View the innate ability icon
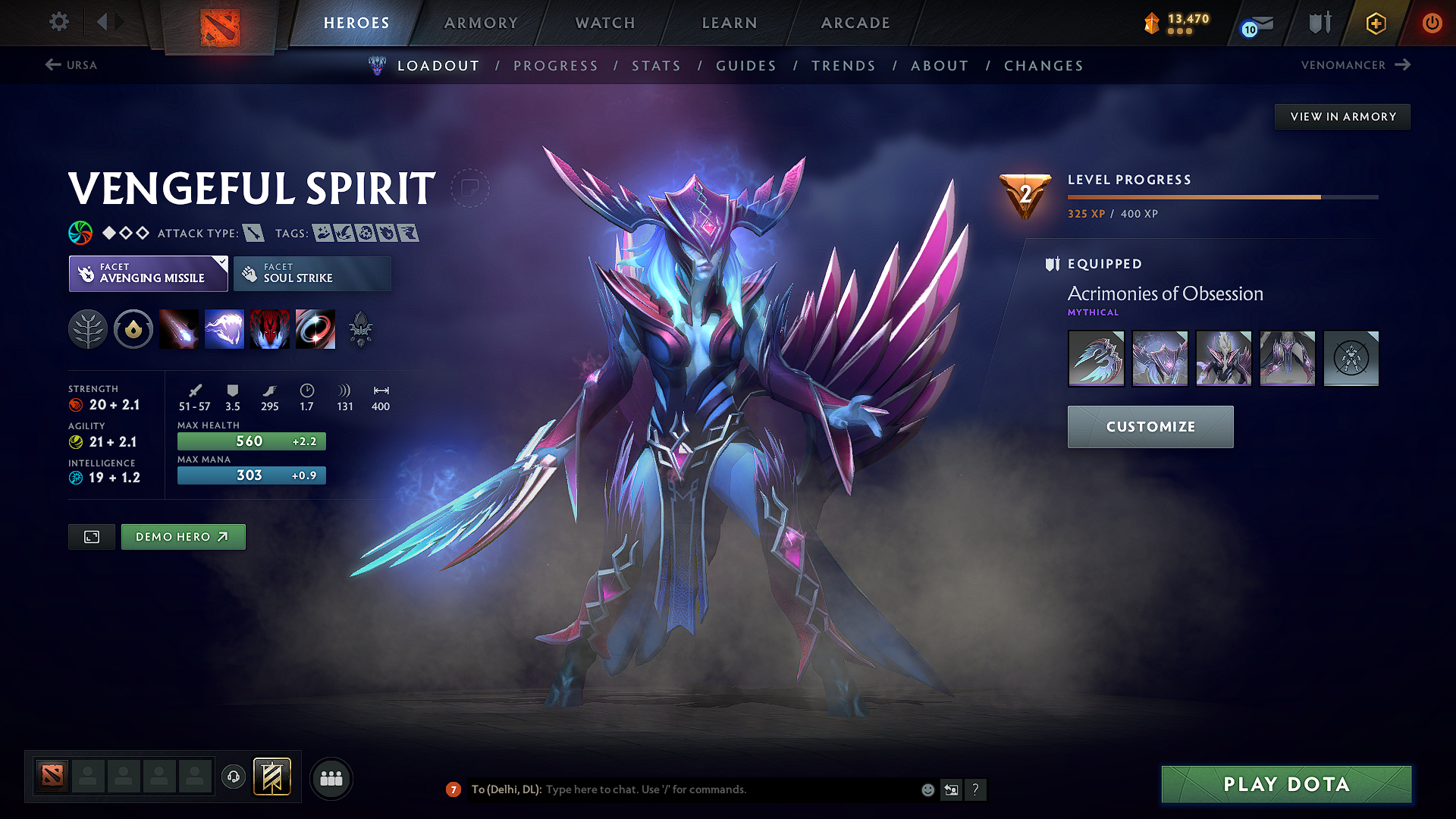Viewport: 1456px width, 819px height. (x=133, y=329)
